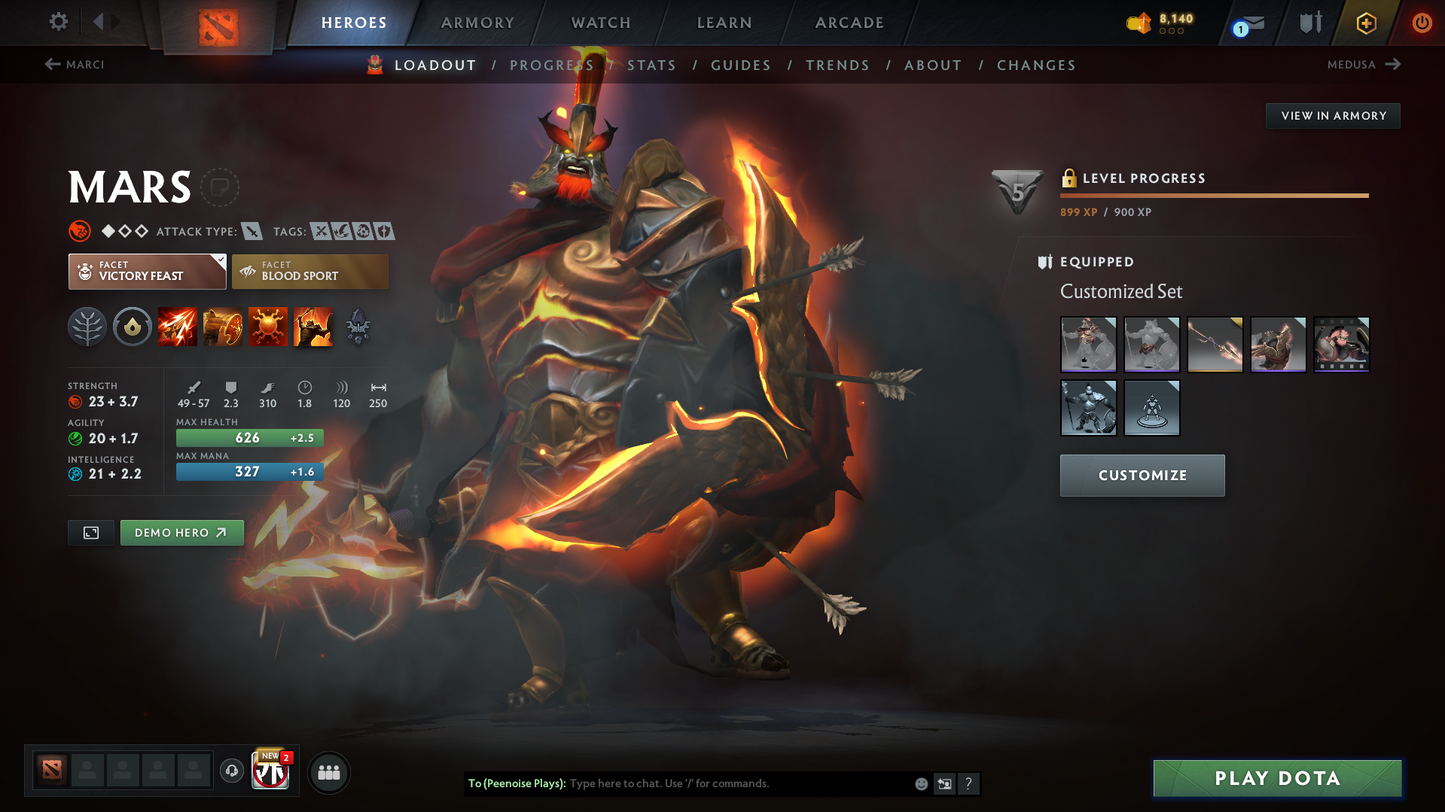Image resolution: width=1445 pixels, height=812 pixels.
Task: Switch to the Blood Sport facet
Action: [310, 271]
